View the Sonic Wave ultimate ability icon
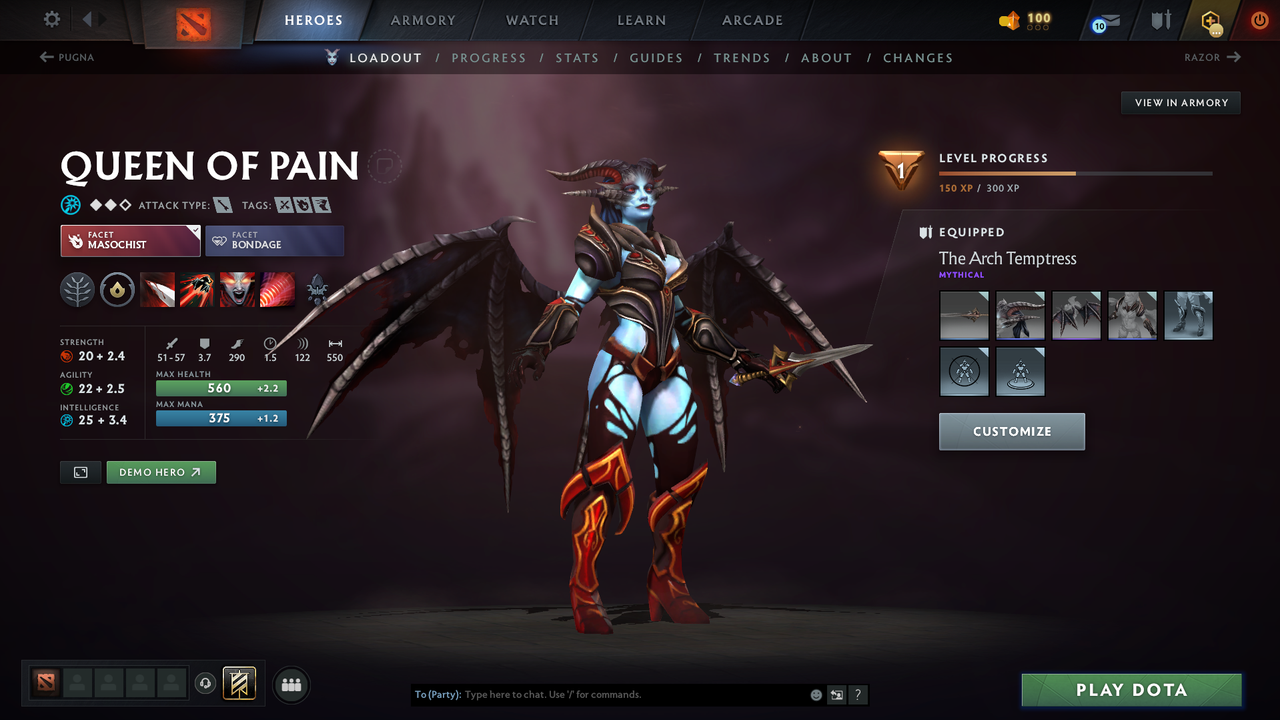 (x=278, y=290)
